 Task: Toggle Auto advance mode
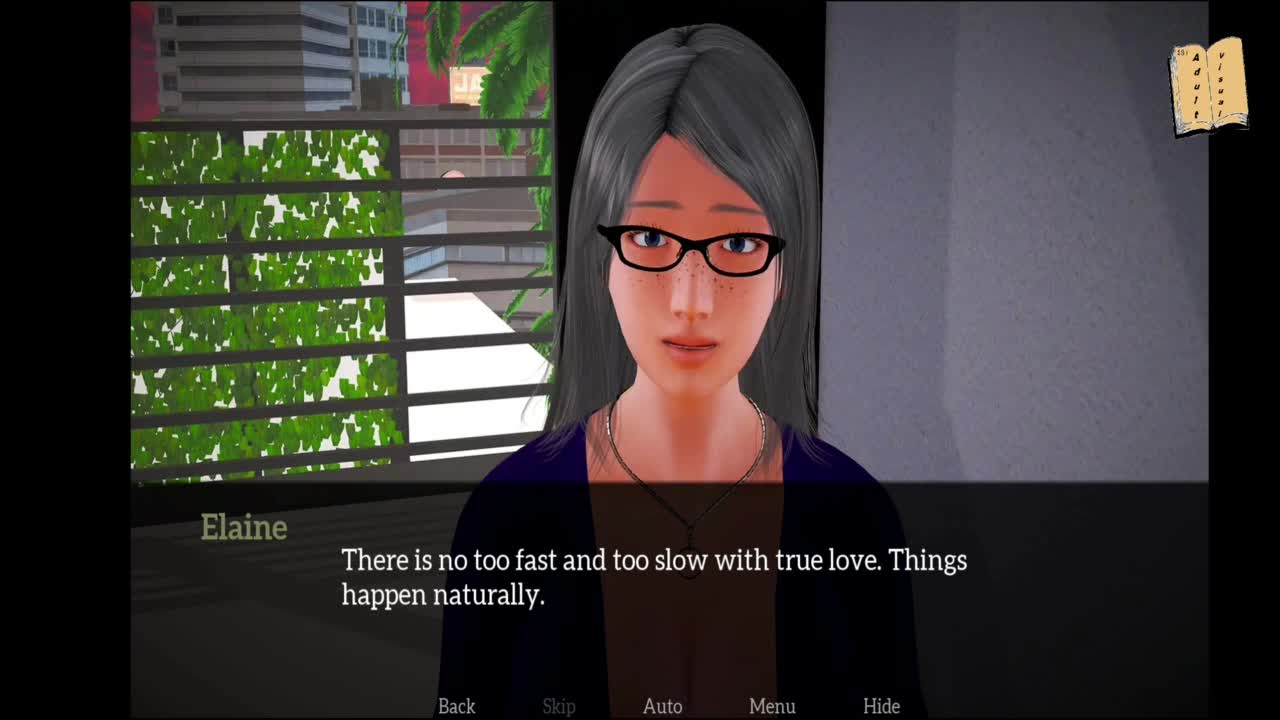[662, 706]
